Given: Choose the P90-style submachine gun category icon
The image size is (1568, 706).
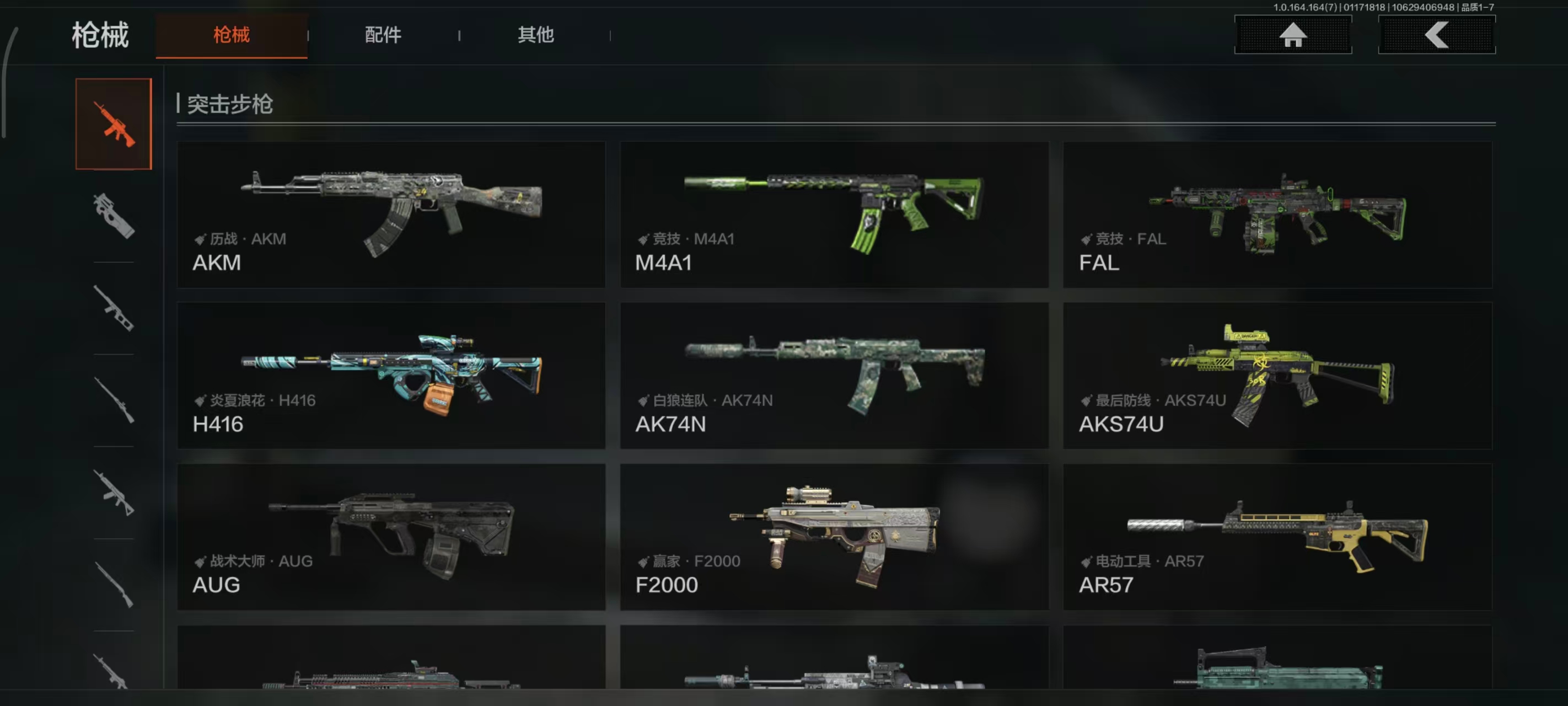Looking at the screenshot, I should tap(114, 216).
